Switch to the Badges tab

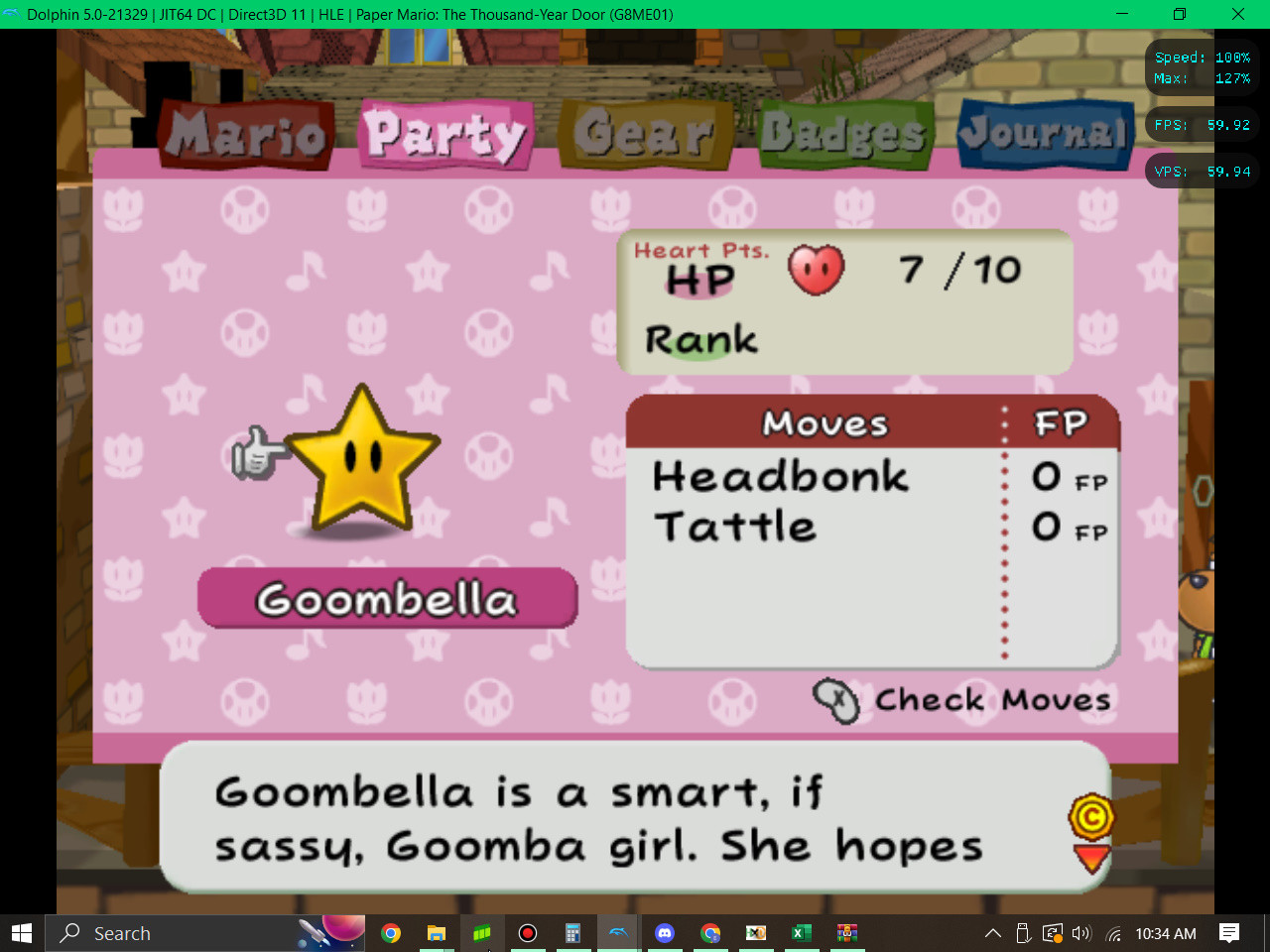click(846, 132)
